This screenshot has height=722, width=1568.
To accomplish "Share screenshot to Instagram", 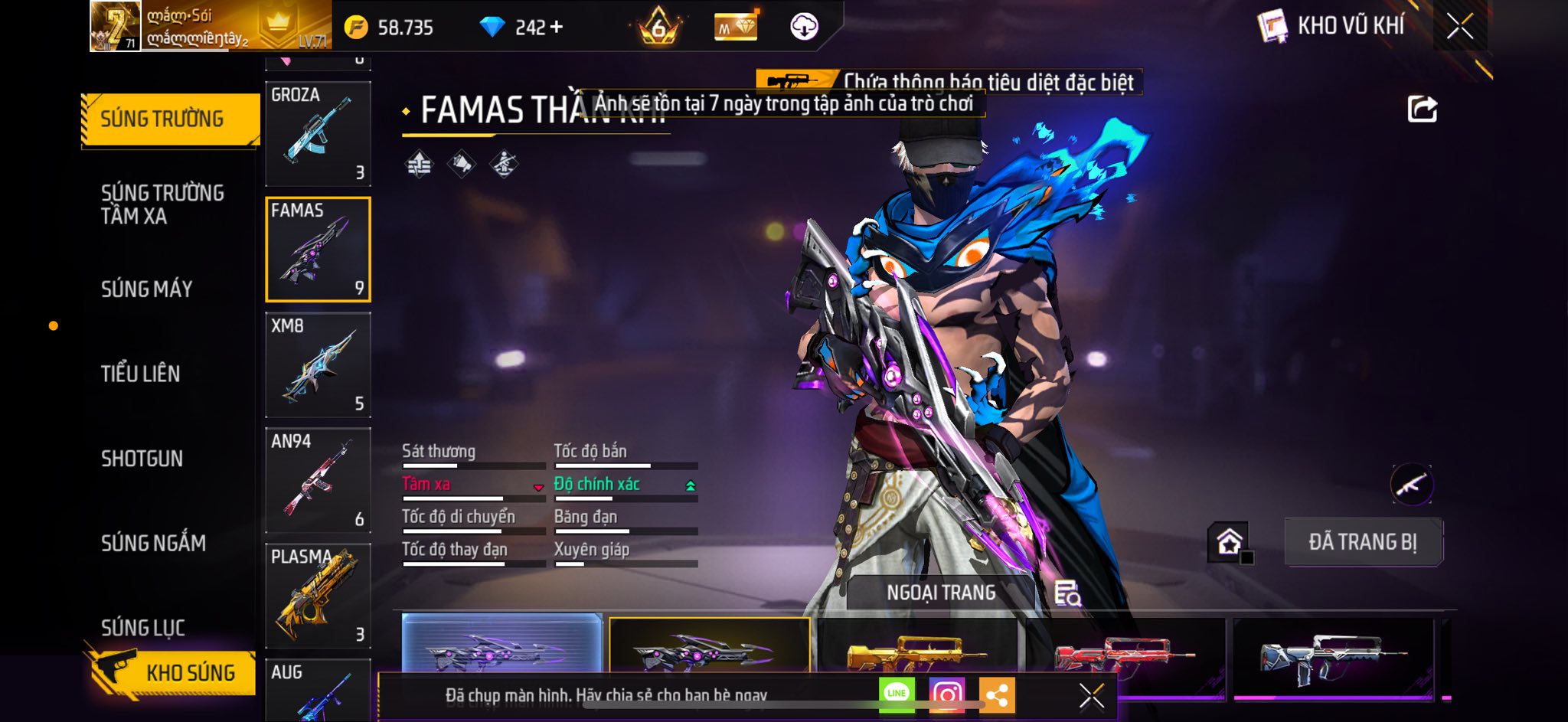I will coord(946,694).
